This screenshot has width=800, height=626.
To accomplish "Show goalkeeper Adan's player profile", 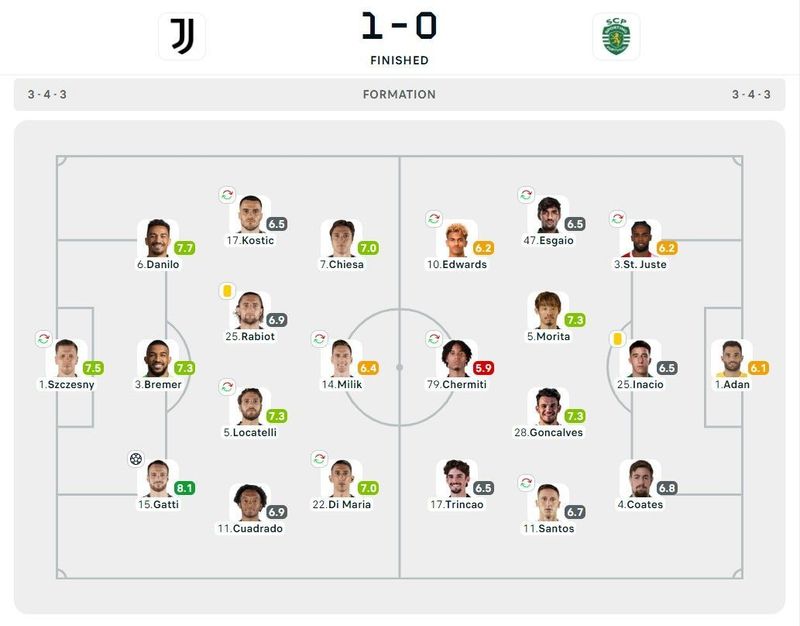I will (x=731, y=358).
